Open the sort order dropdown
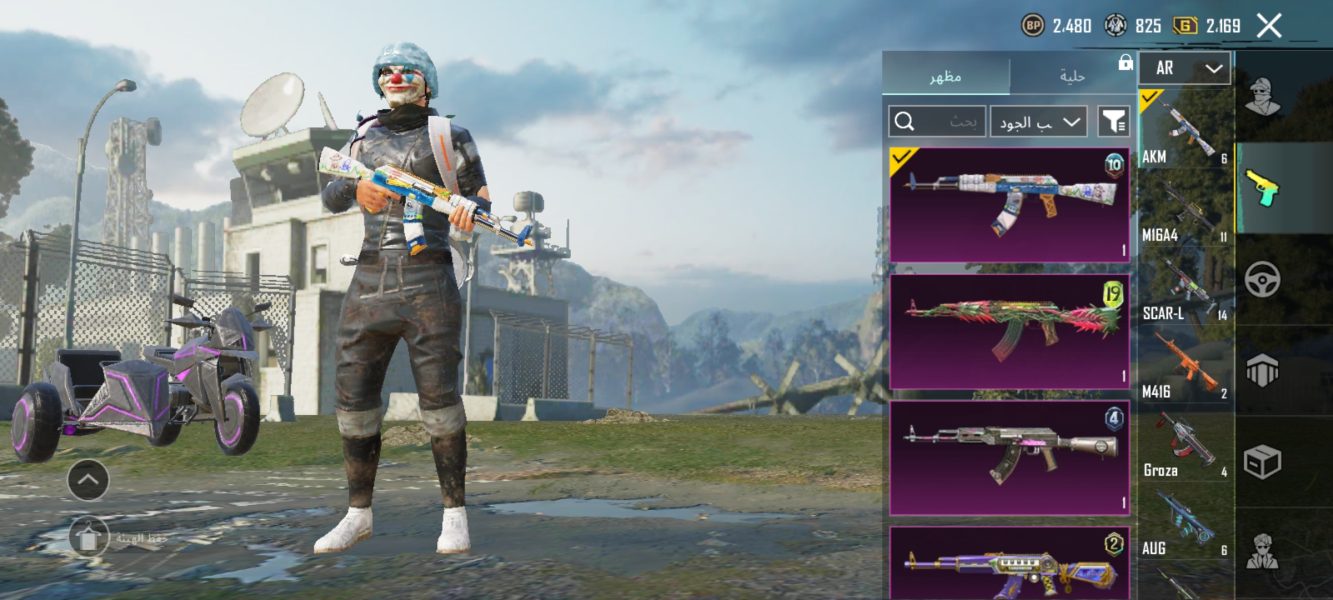This screenshot has width=1333, height=600. tap(1038, 122)
